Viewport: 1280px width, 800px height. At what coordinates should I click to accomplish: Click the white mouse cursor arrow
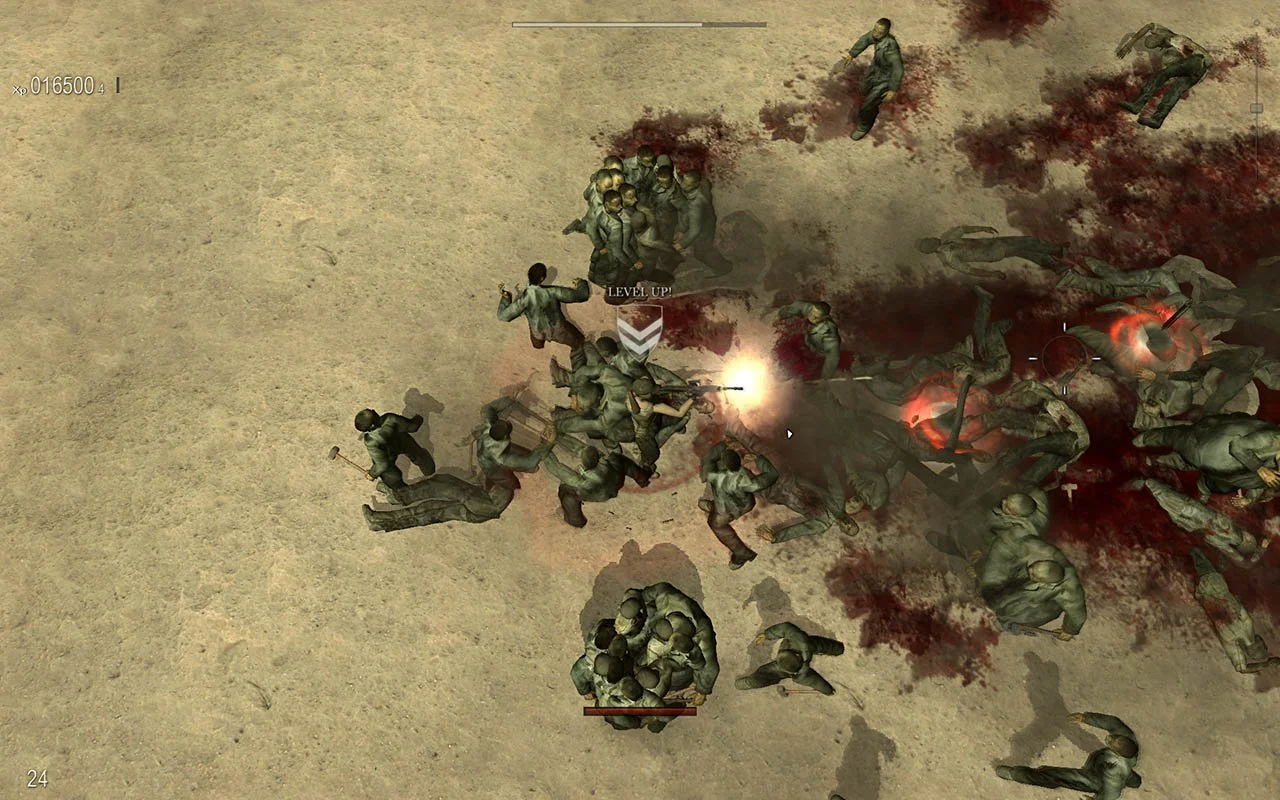(x=789, y=433)
